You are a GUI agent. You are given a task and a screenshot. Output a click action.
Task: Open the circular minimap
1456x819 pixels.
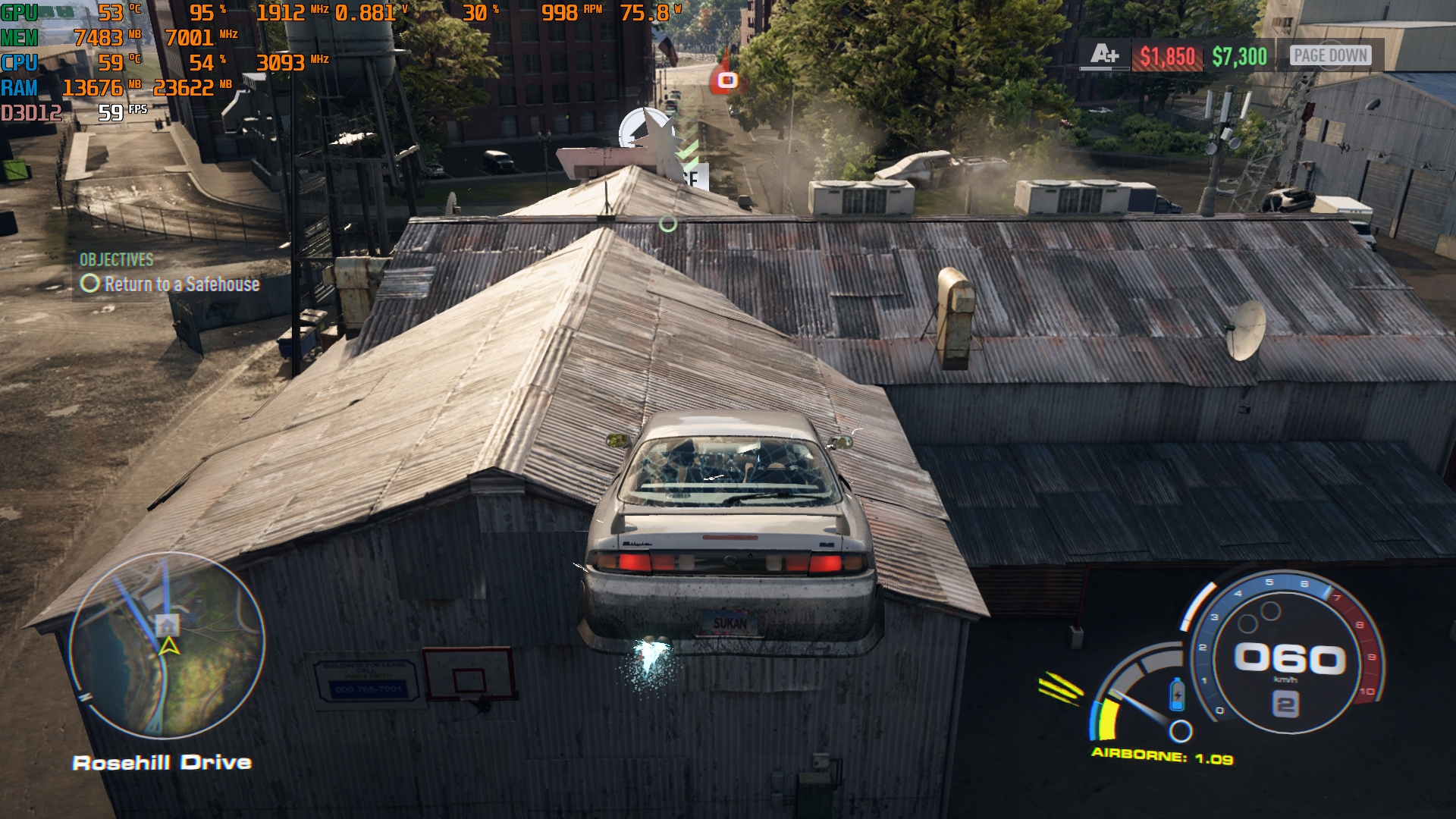tap(168, 645)
